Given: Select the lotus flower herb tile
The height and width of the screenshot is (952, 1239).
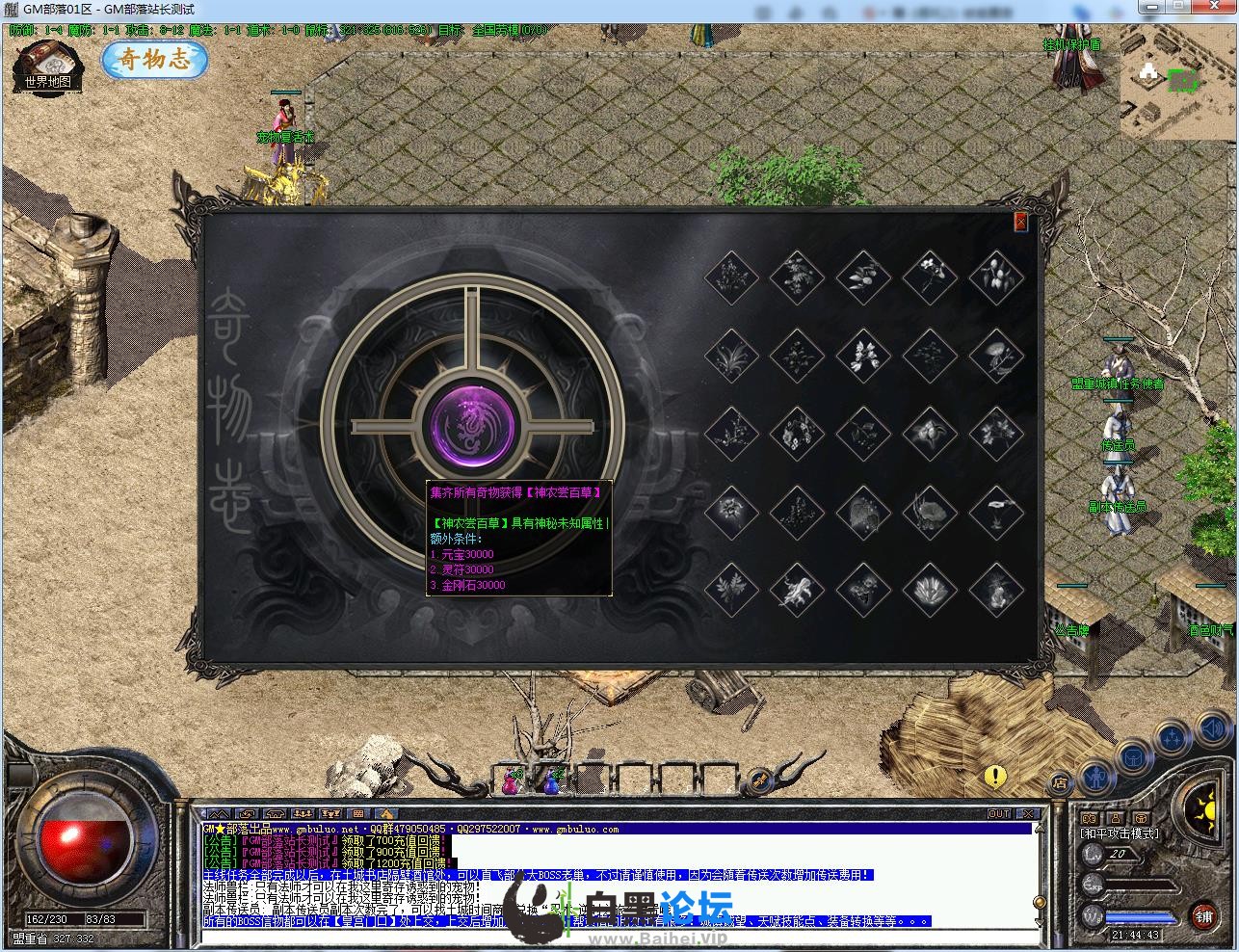Looking at the screenshot, I should [x=930, y=586].
